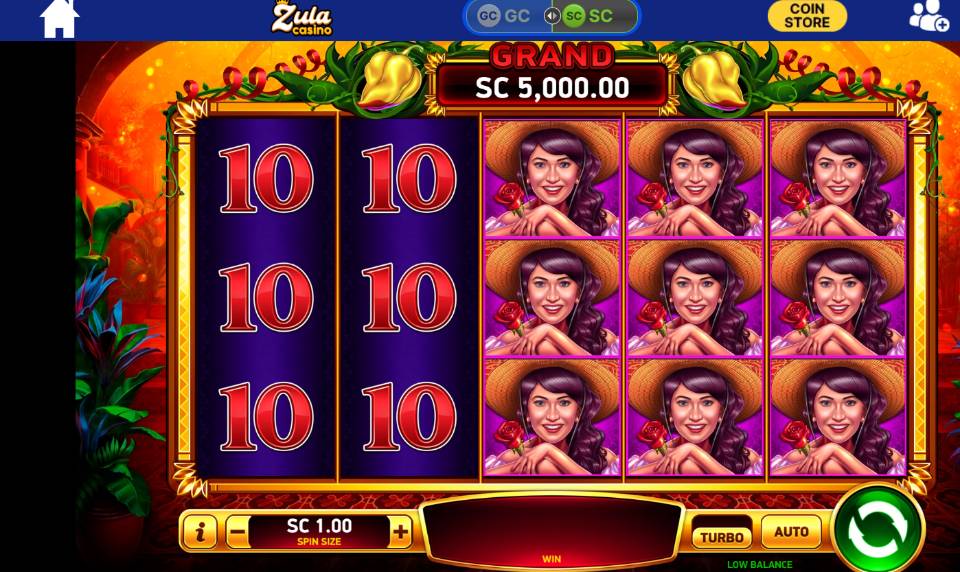
Task: Open the invite friends icon
Action: tap(927, 17)
